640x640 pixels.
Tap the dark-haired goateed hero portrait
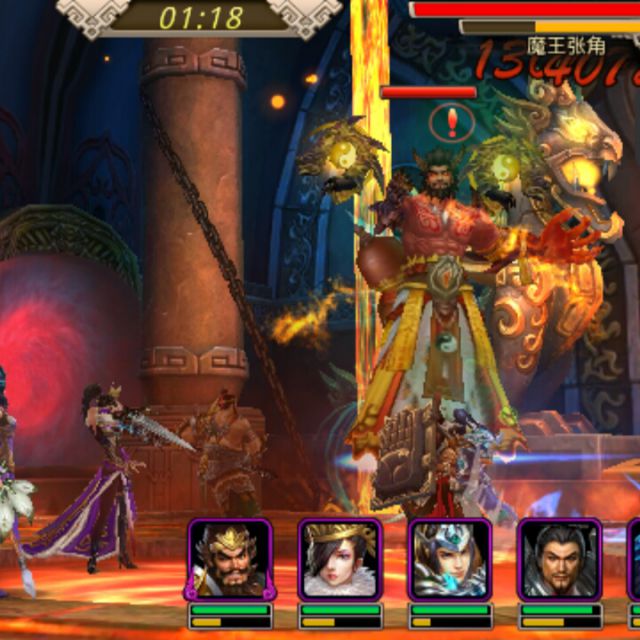(x=560, y=560)
